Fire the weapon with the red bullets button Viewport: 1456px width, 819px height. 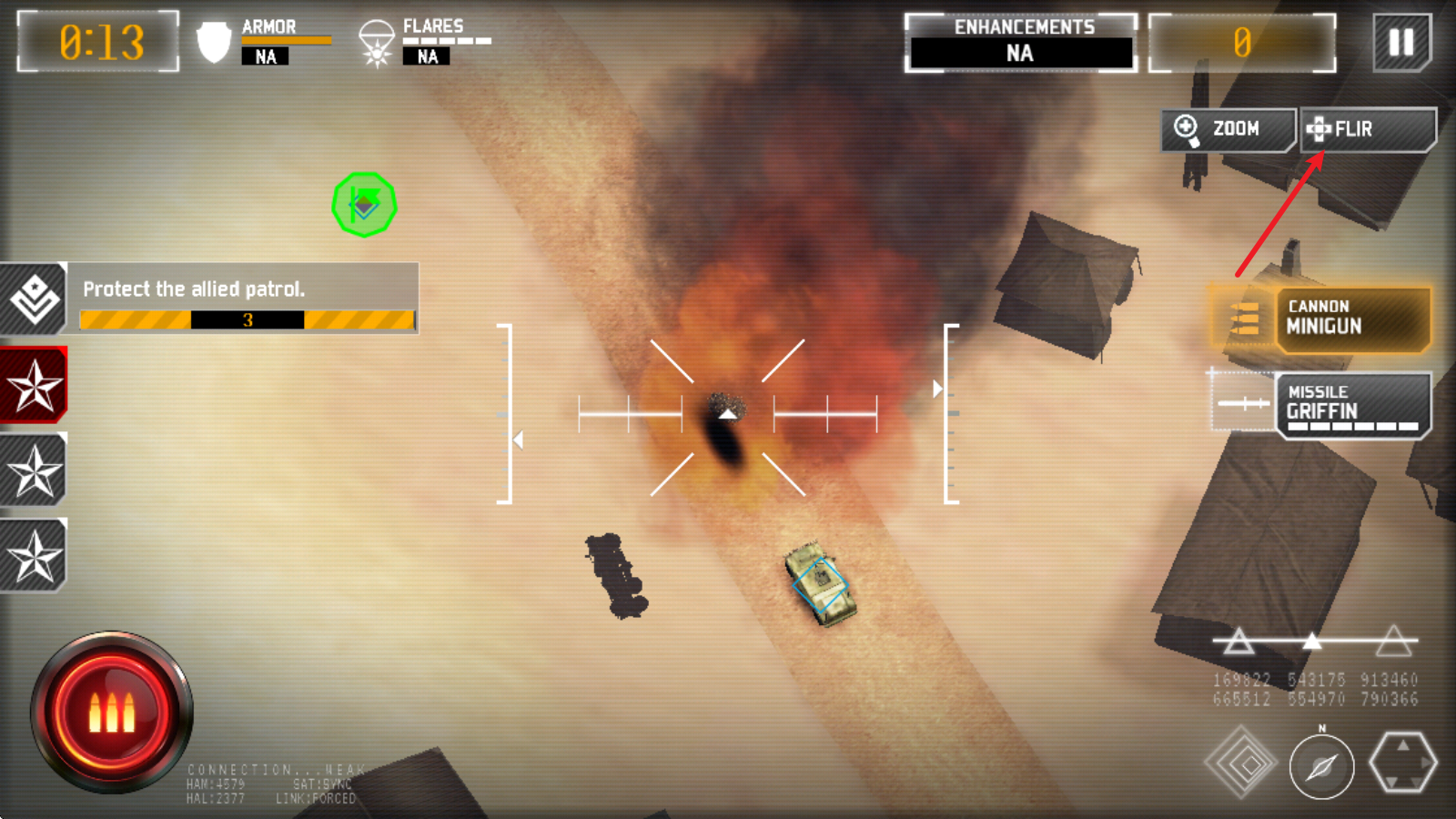click(112, 713)
